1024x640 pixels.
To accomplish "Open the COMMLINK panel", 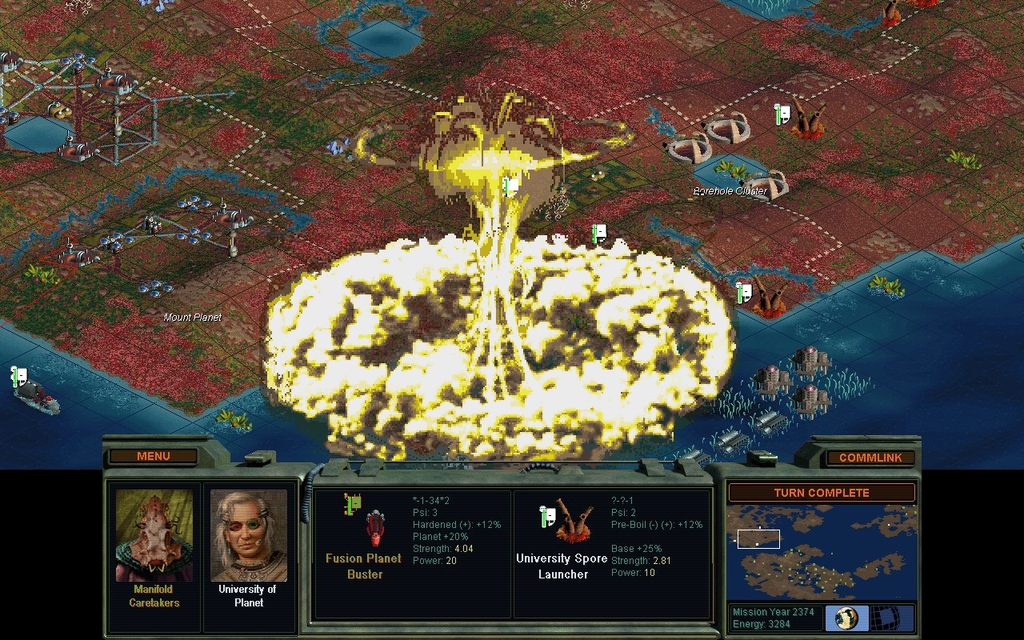I will [x=870, y=457].
